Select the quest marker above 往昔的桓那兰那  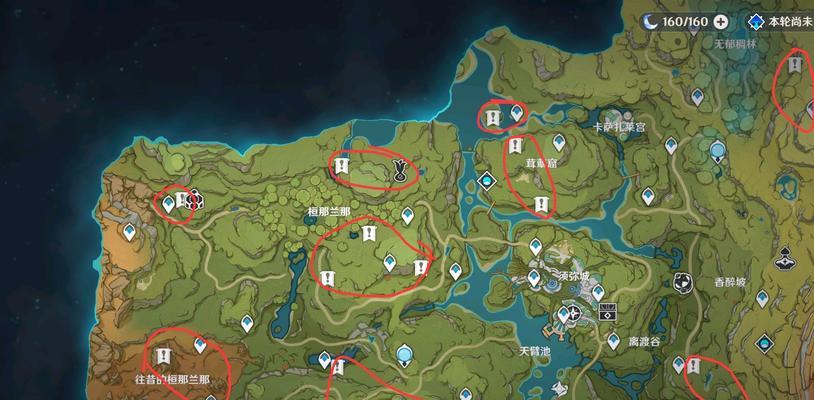click(x=164, y=356)
